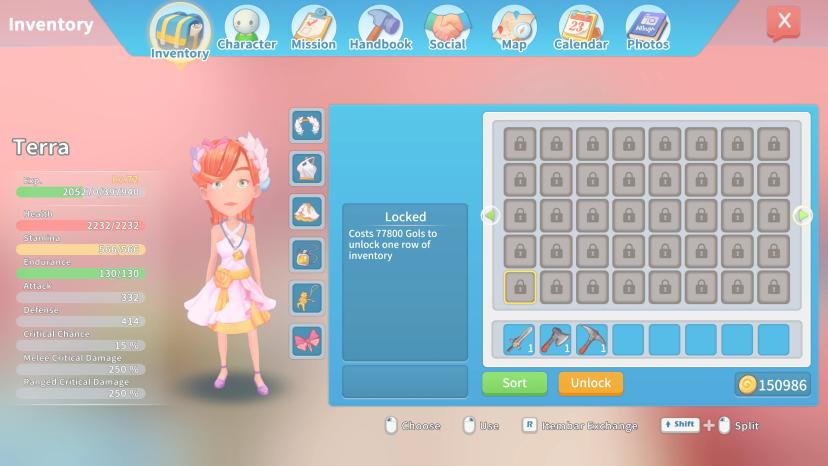The image size is (828, 466).
Task: Open the Mission tab
Action: [313, 27]
